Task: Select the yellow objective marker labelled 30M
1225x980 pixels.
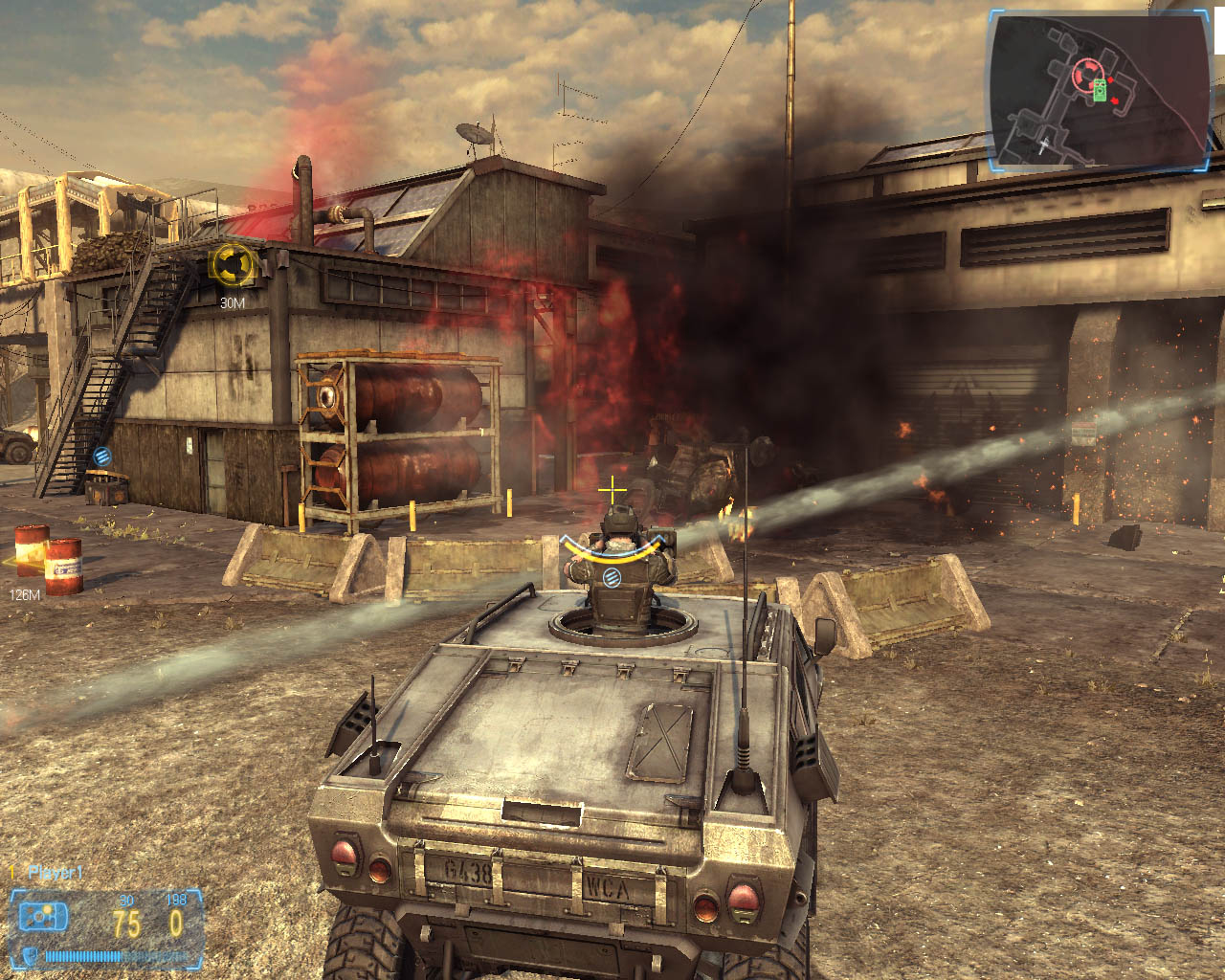Action: point(233,263)
